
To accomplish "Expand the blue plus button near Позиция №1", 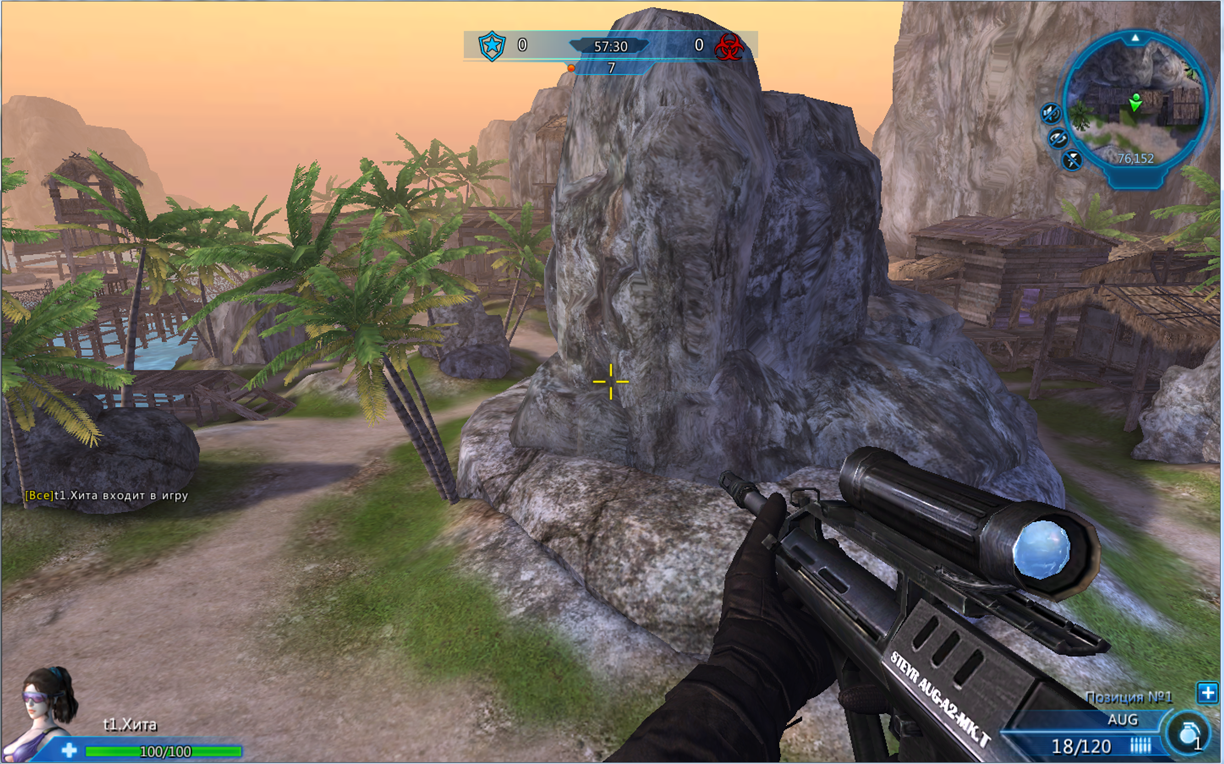I will (x=1207, y=693).
